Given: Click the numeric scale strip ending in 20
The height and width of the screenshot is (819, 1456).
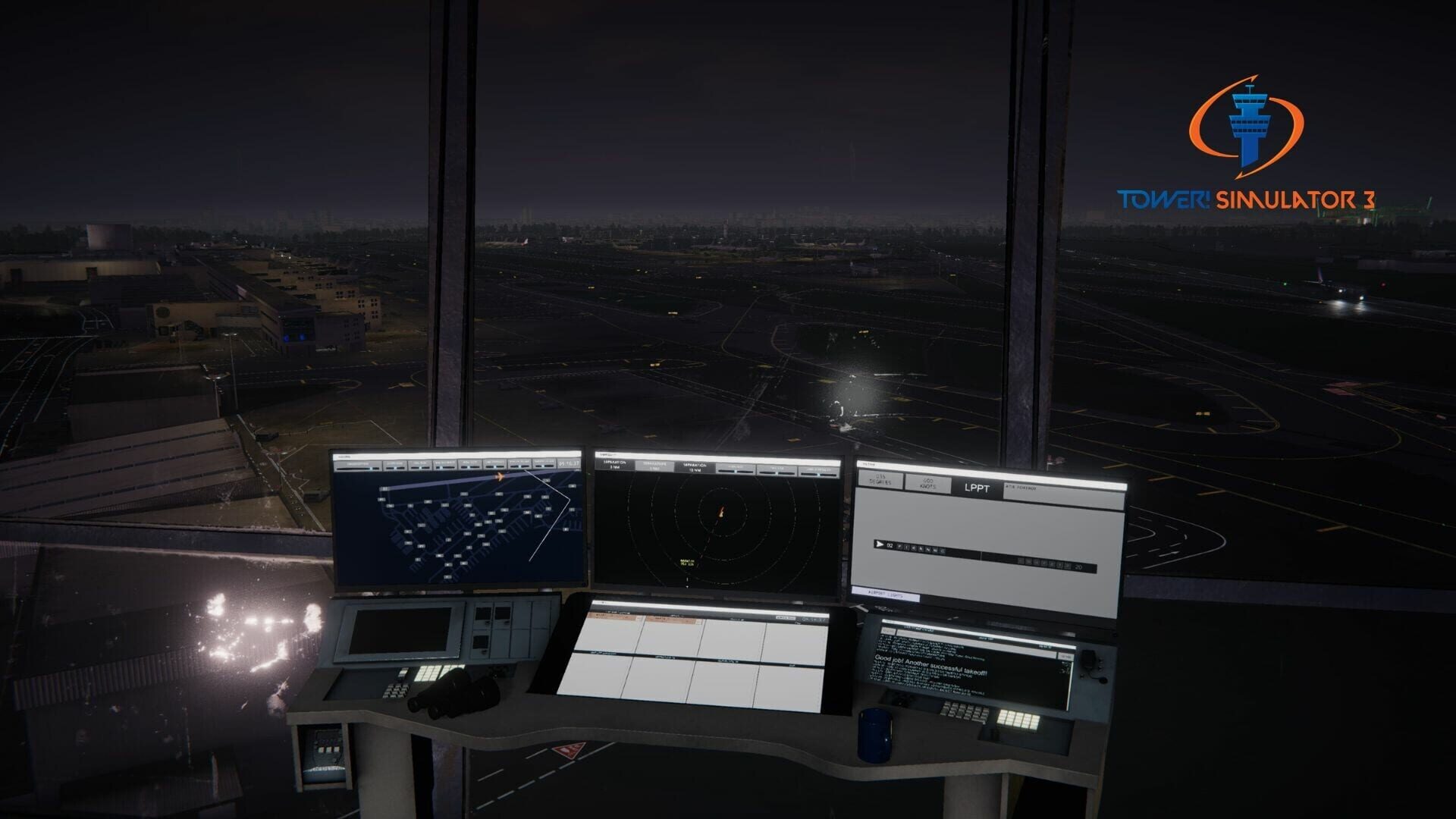Looking at the screenshot, I should point(1056,564).
